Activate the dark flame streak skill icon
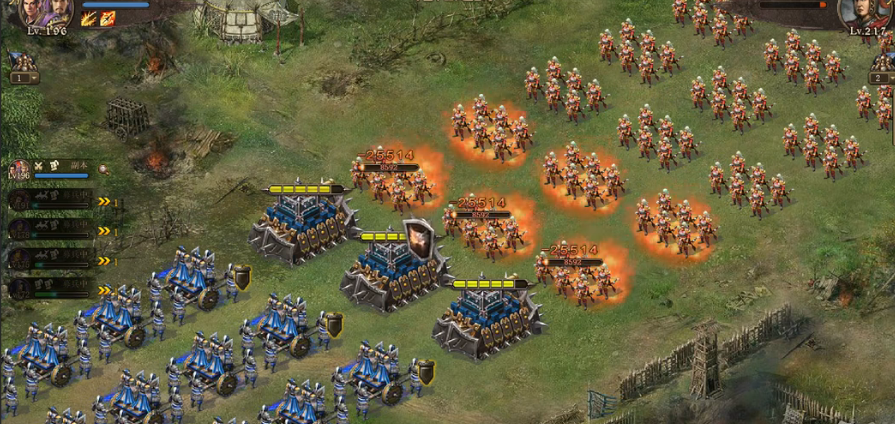This screenshot has width=895, height=424. [88, 18]
